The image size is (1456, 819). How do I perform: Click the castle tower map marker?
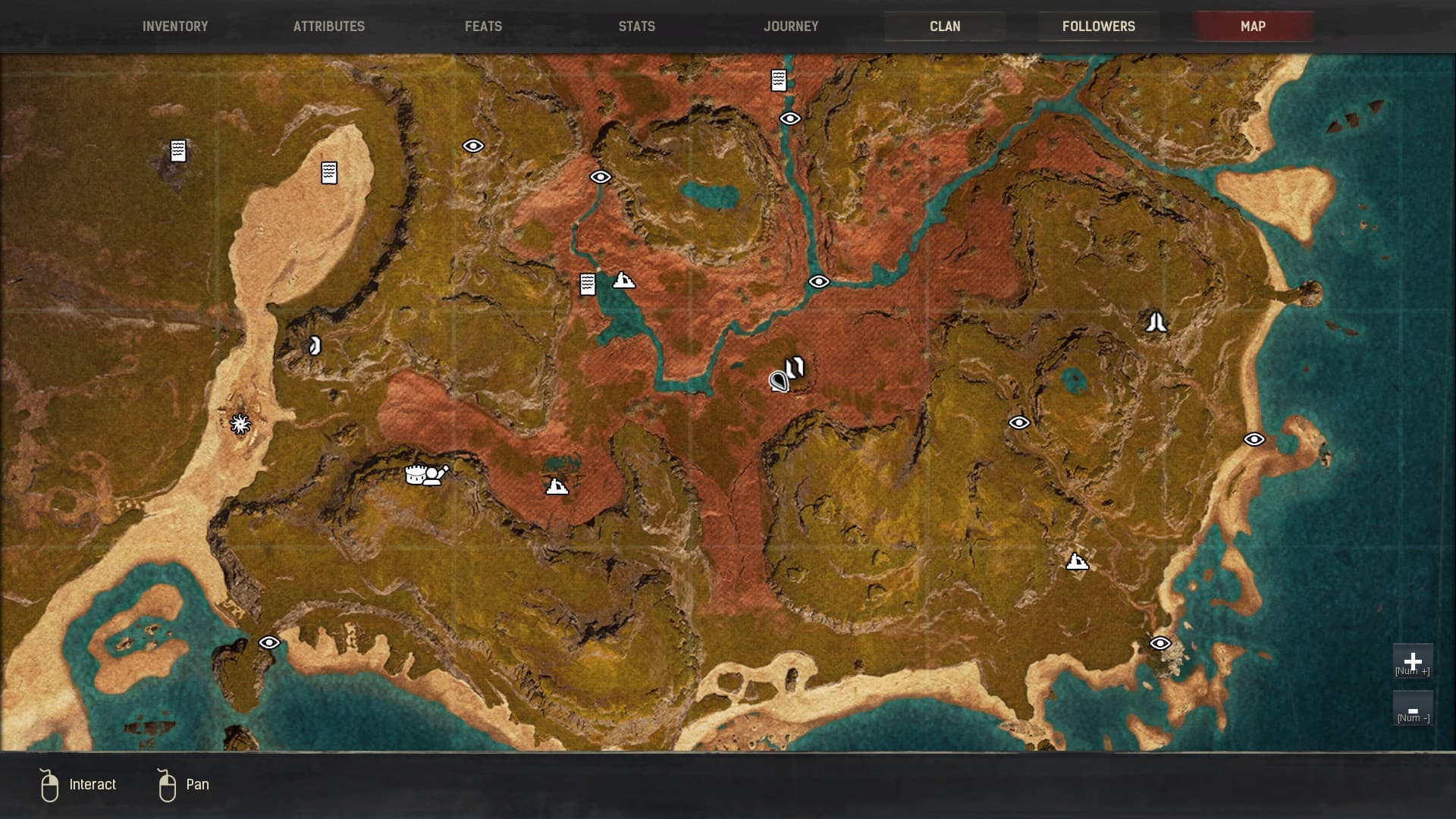pyautogui.click(x=415, y=475)
